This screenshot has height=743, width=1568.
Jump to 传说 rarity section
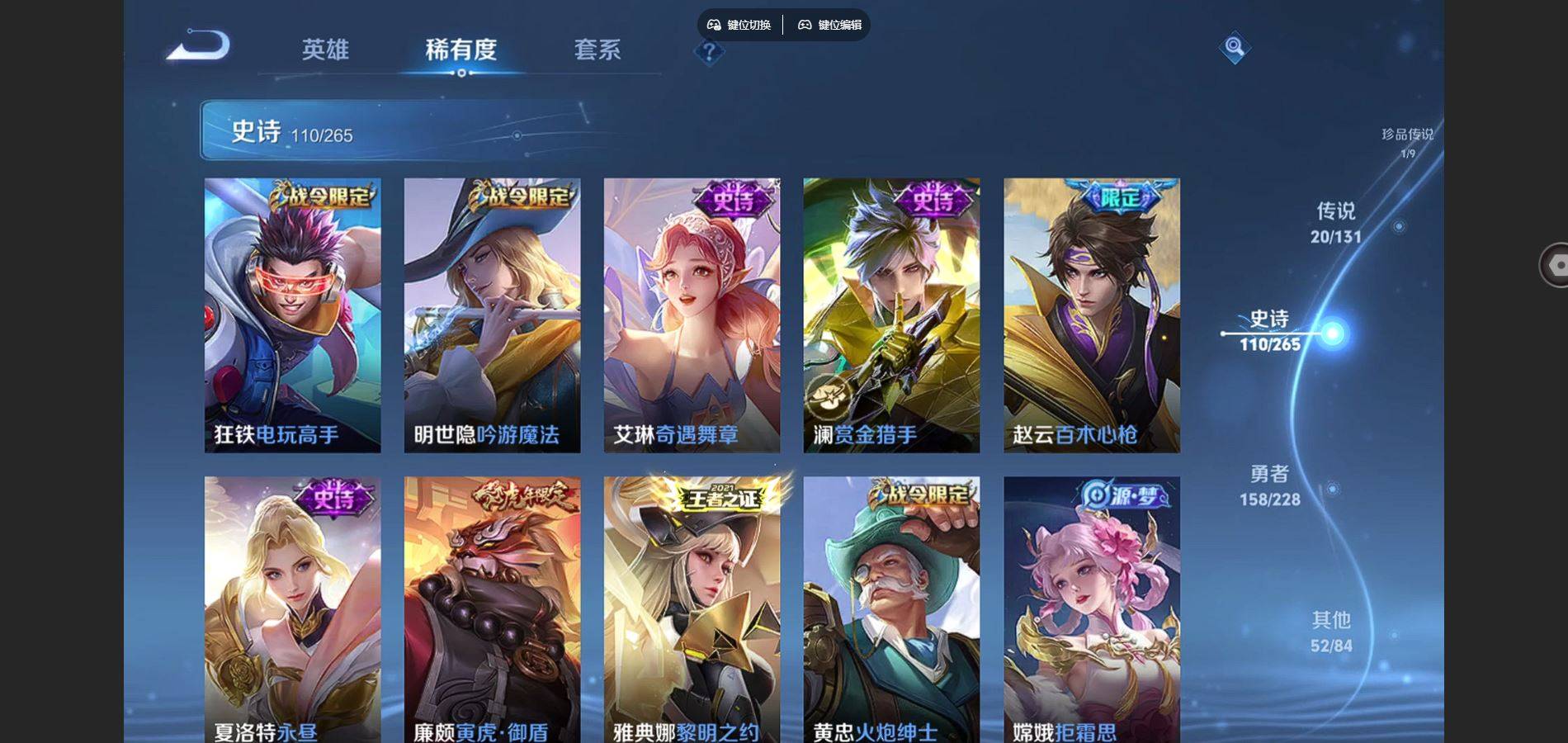(x=1335, y=223)
